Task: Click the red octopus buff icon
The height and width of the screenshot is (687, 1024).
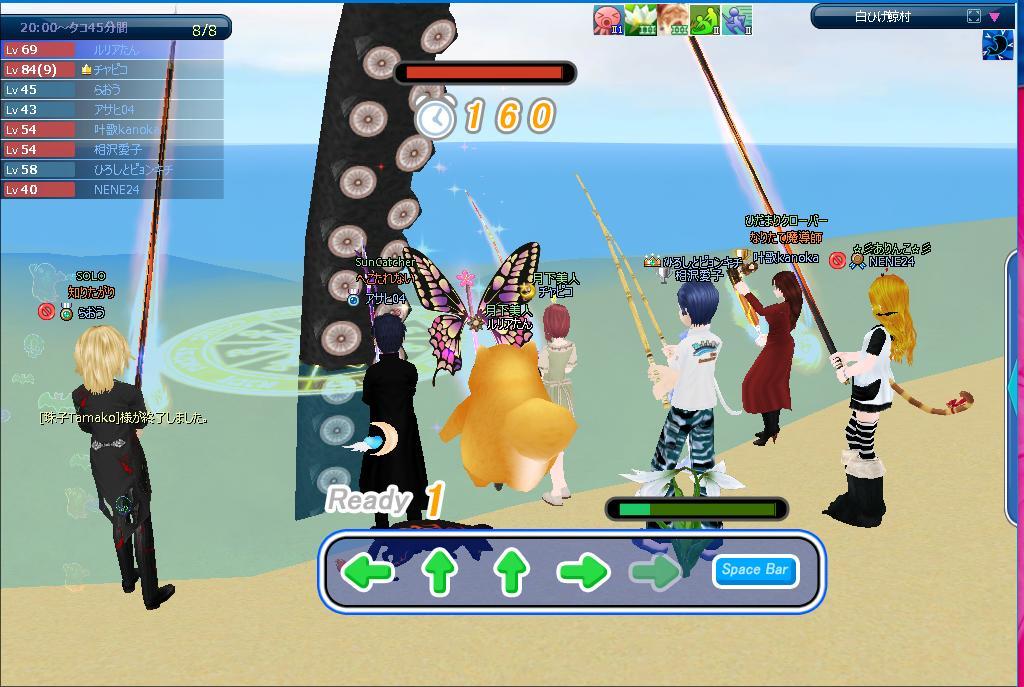Action: [x=608, y=19]
